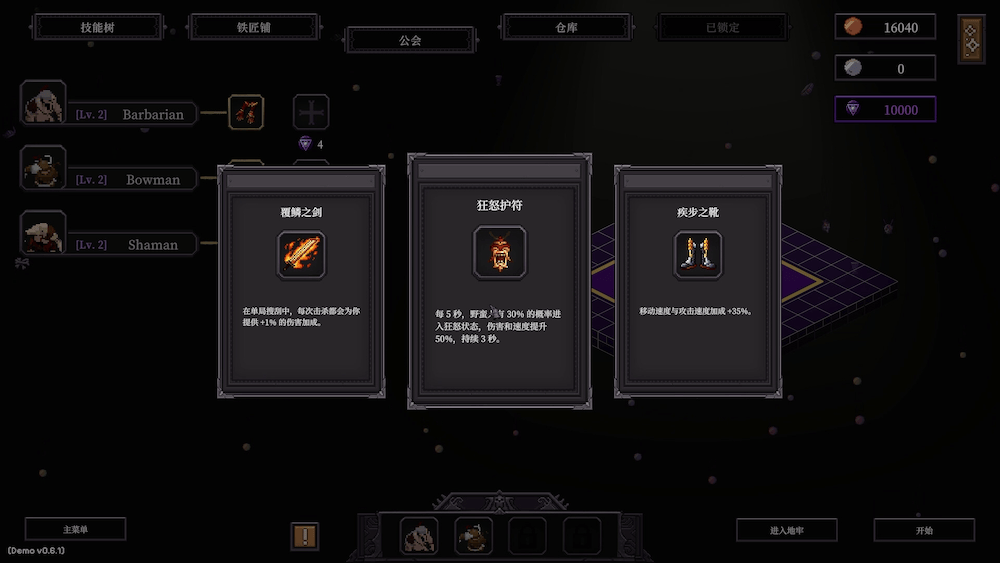
Task: Select the barbarian portrait in party bar
Action: [419, 537]
